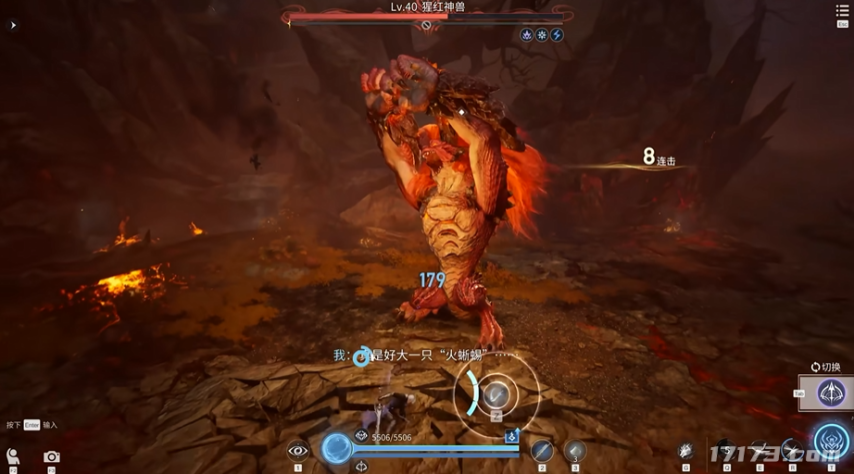Click the large blue orb skill
This screenshot has height=474, width=854.
[336, 449]
